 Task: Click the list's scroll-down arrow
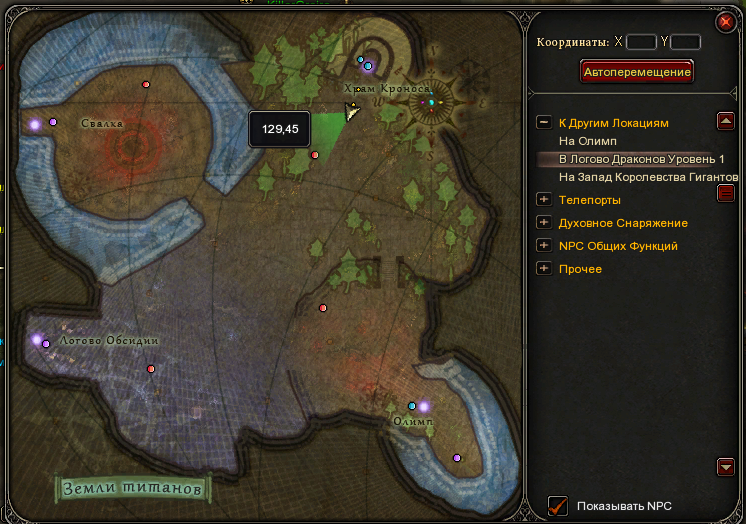click(x=727, y=467)
